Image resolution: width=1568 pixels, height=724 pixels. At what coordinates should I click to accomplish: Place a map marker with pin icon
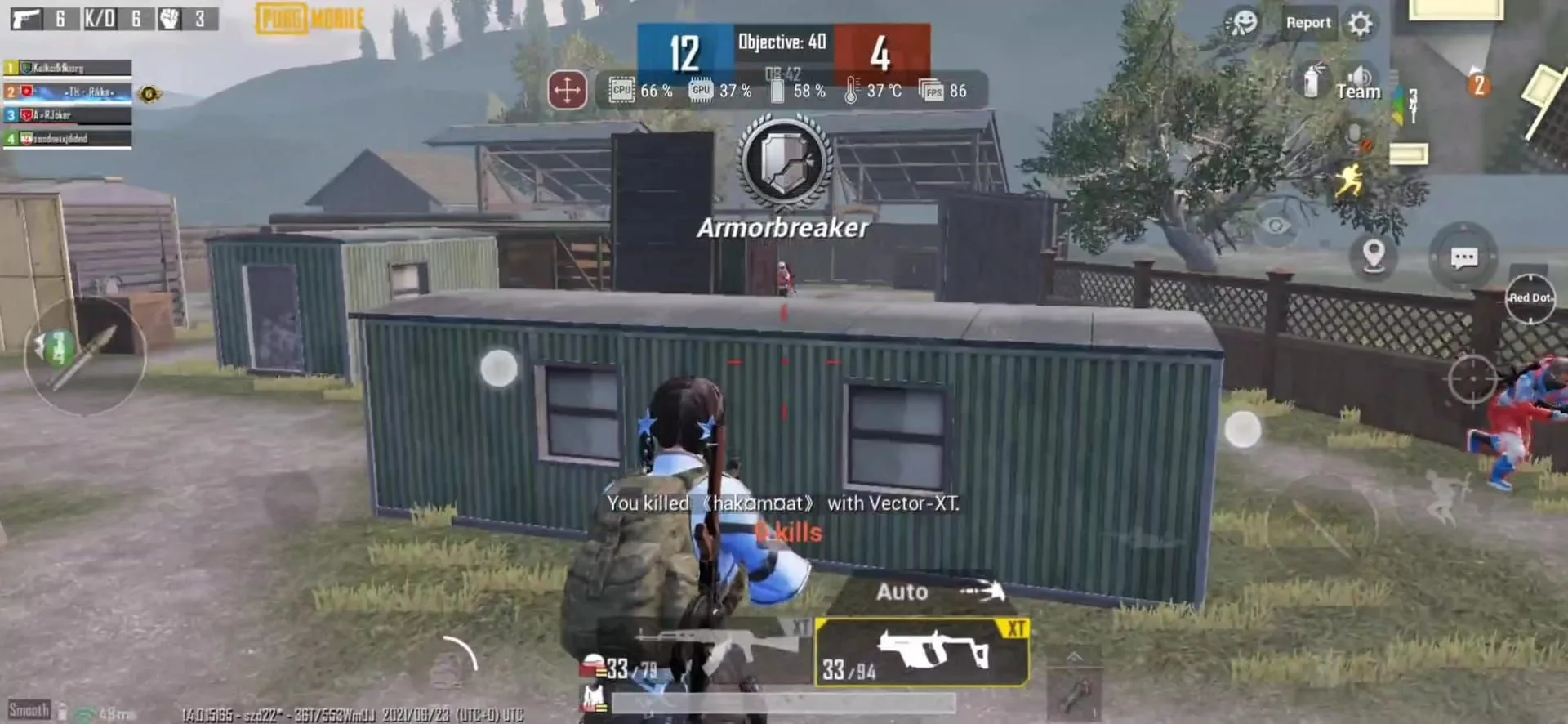pyautogui.click(x=1374, y=256)
